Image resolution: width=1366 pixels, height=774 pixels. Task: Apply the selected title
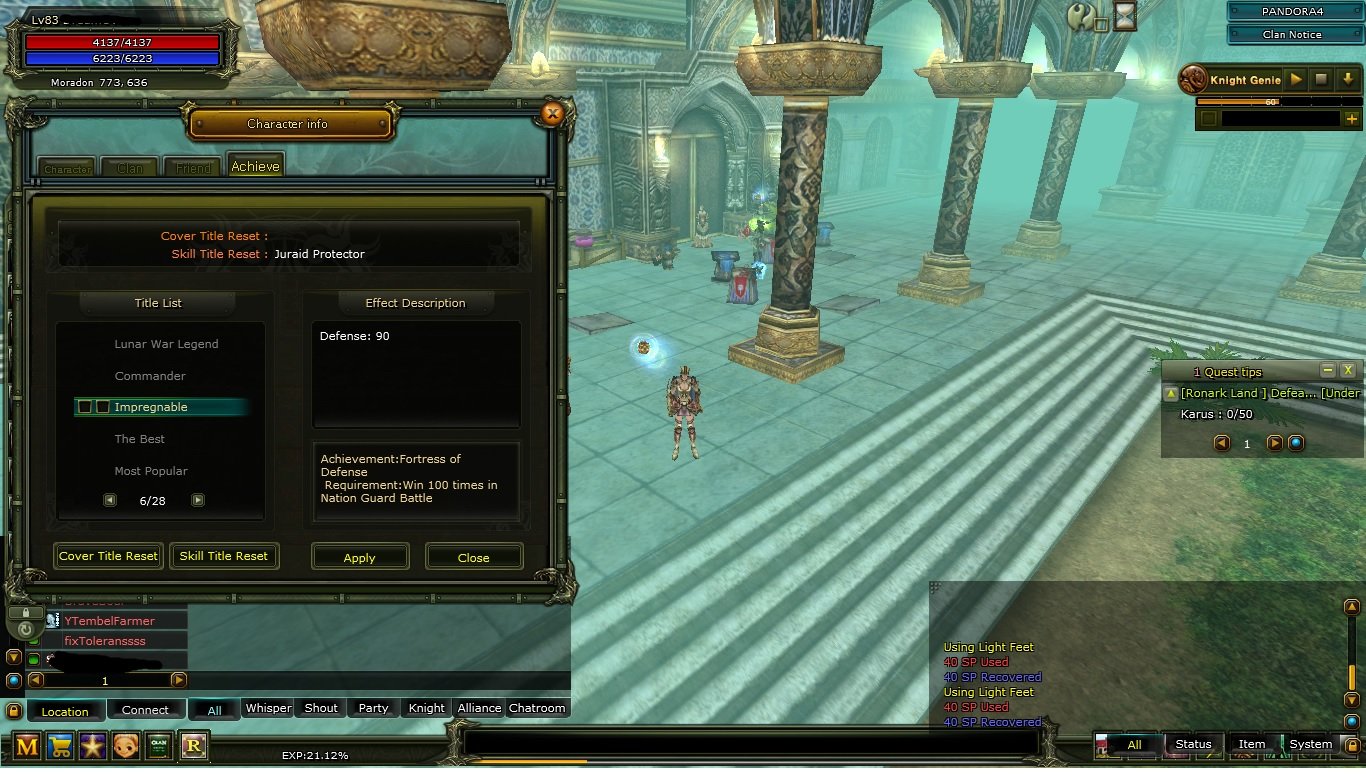[x=360, y=557]
